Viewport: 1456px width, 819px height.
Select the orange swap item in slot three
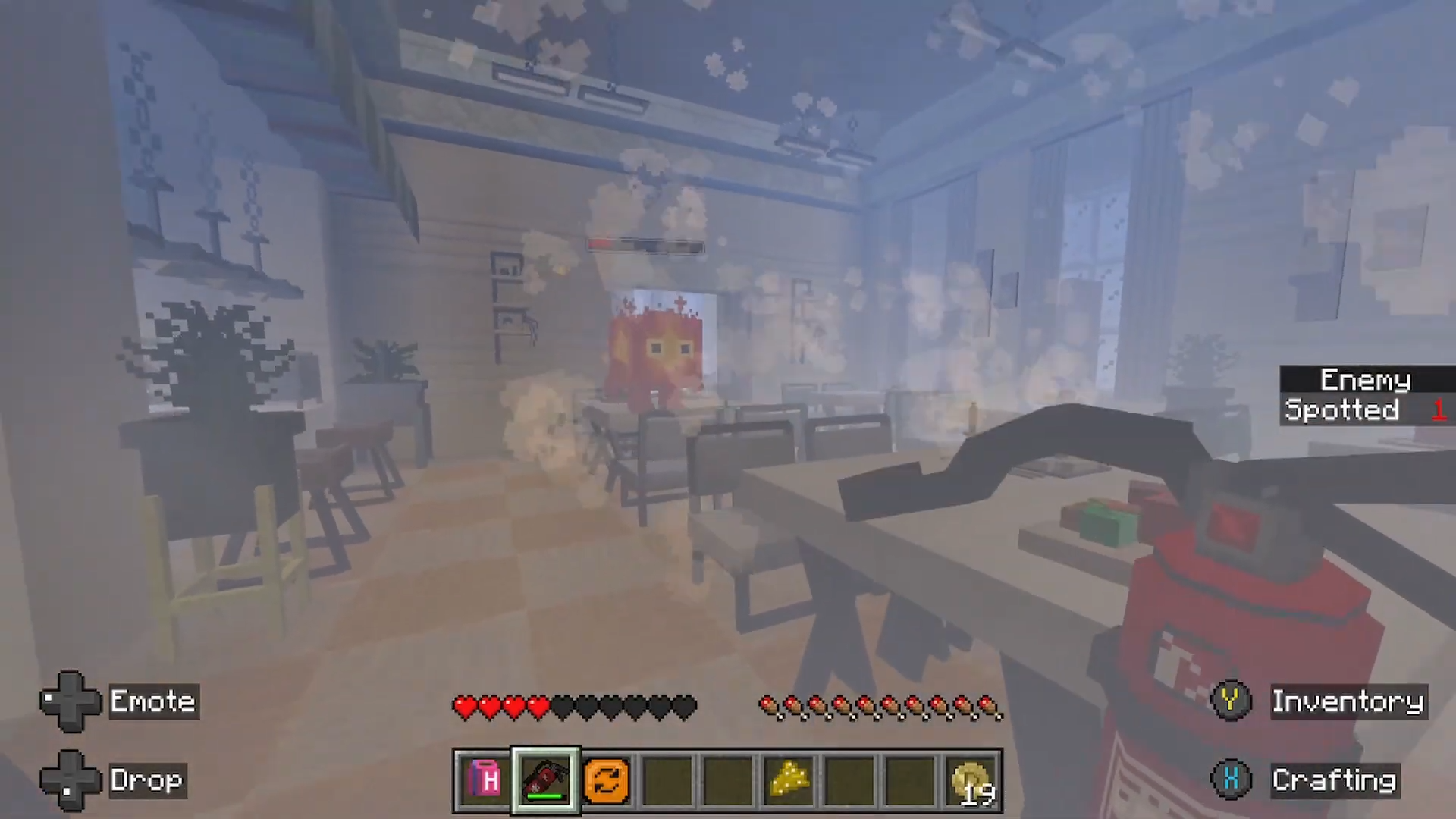coord(606,780)
